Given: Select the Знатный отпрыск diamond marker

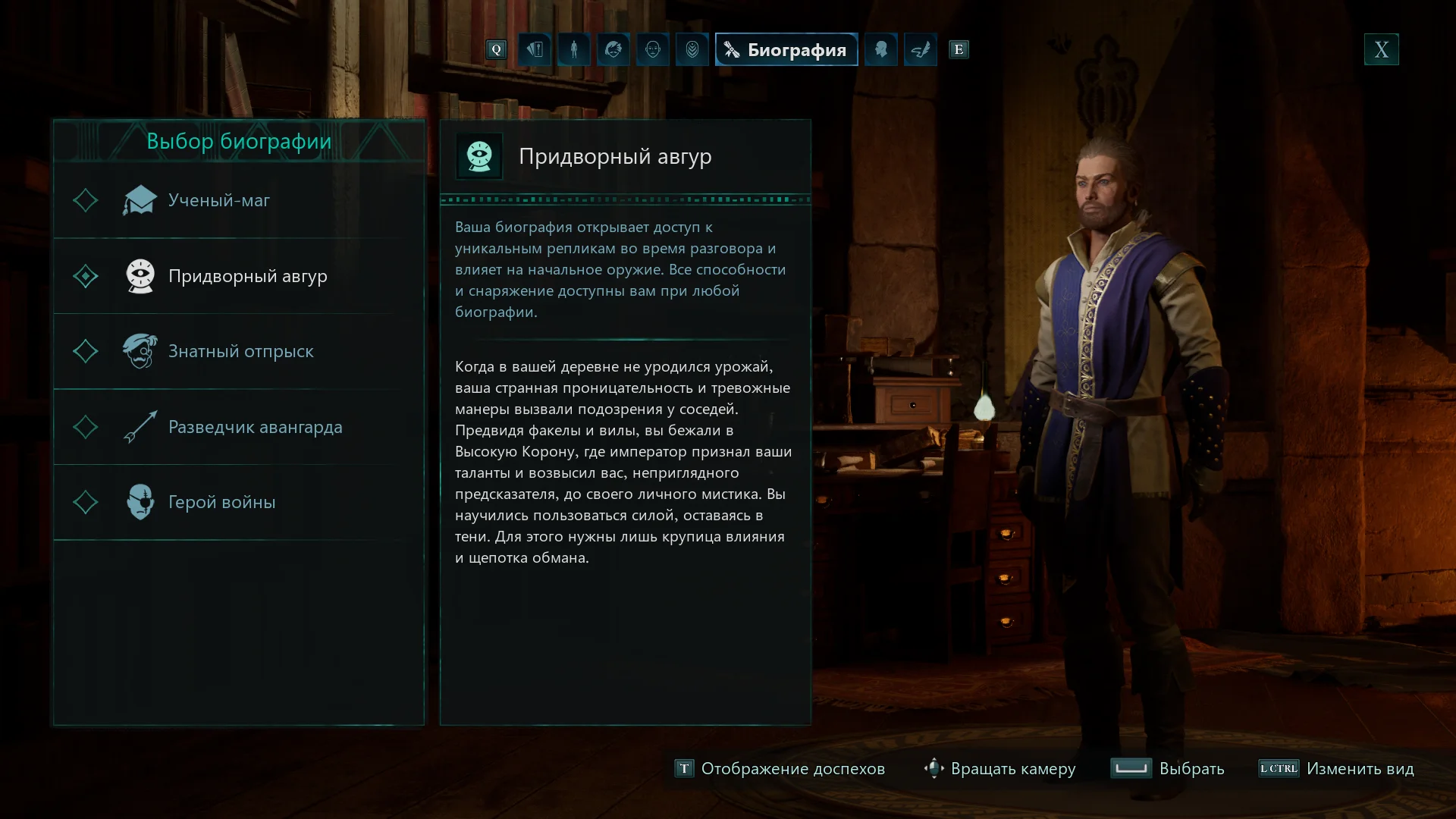Looking at the screenshot, I should [x=86, y=351].
